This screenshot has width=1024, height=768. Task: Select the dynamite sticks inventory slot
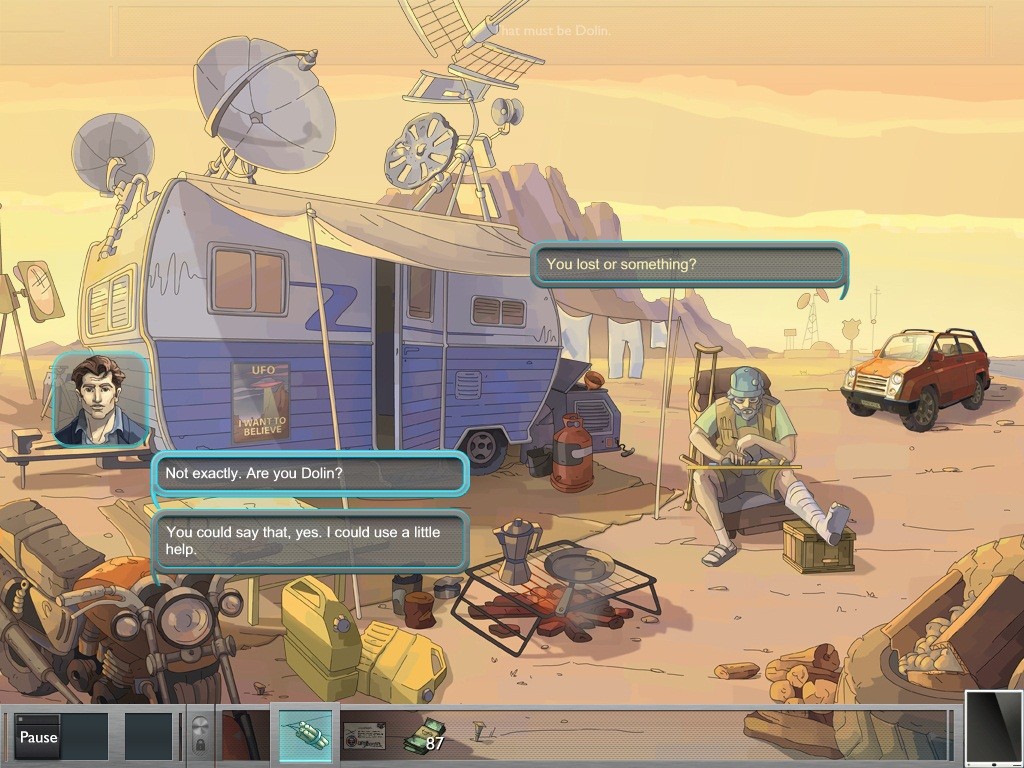pyautogui.click(x=304, y=737)
